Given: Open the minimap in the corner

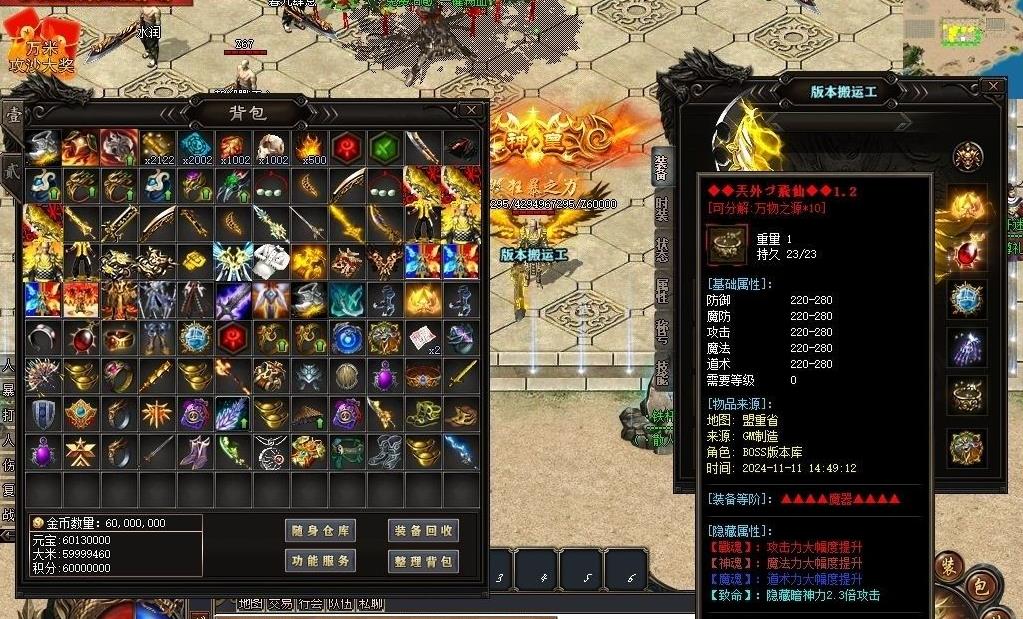Looking at the screenshot, I should pos(962,28).
